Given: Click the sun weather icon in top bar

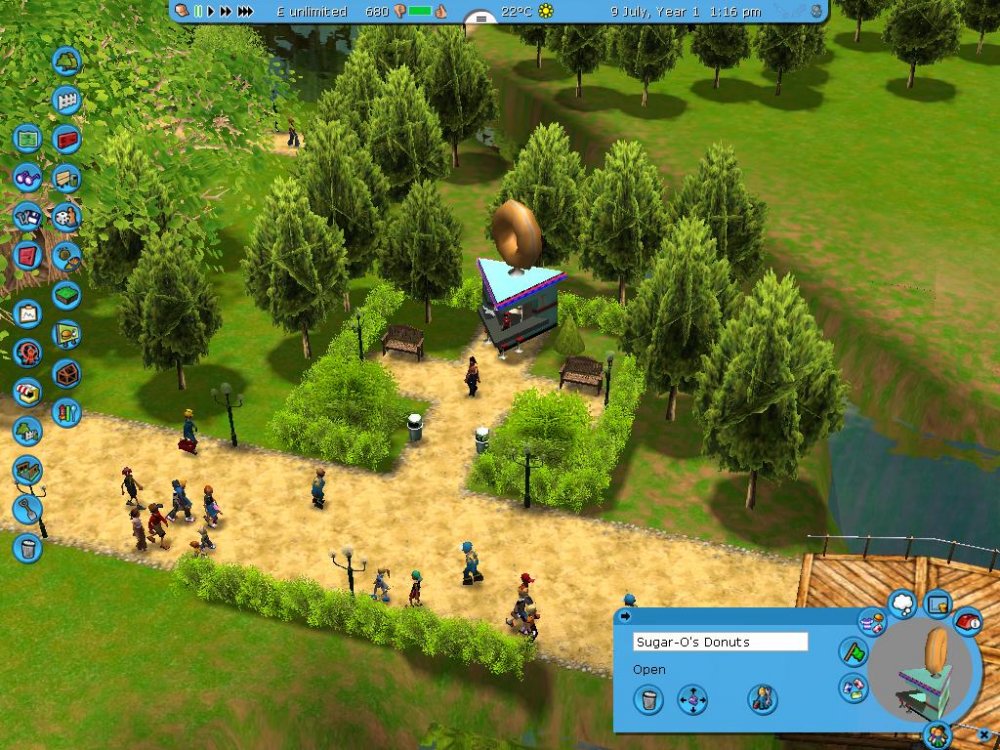Looking at the screenshot, I should 546,11.
